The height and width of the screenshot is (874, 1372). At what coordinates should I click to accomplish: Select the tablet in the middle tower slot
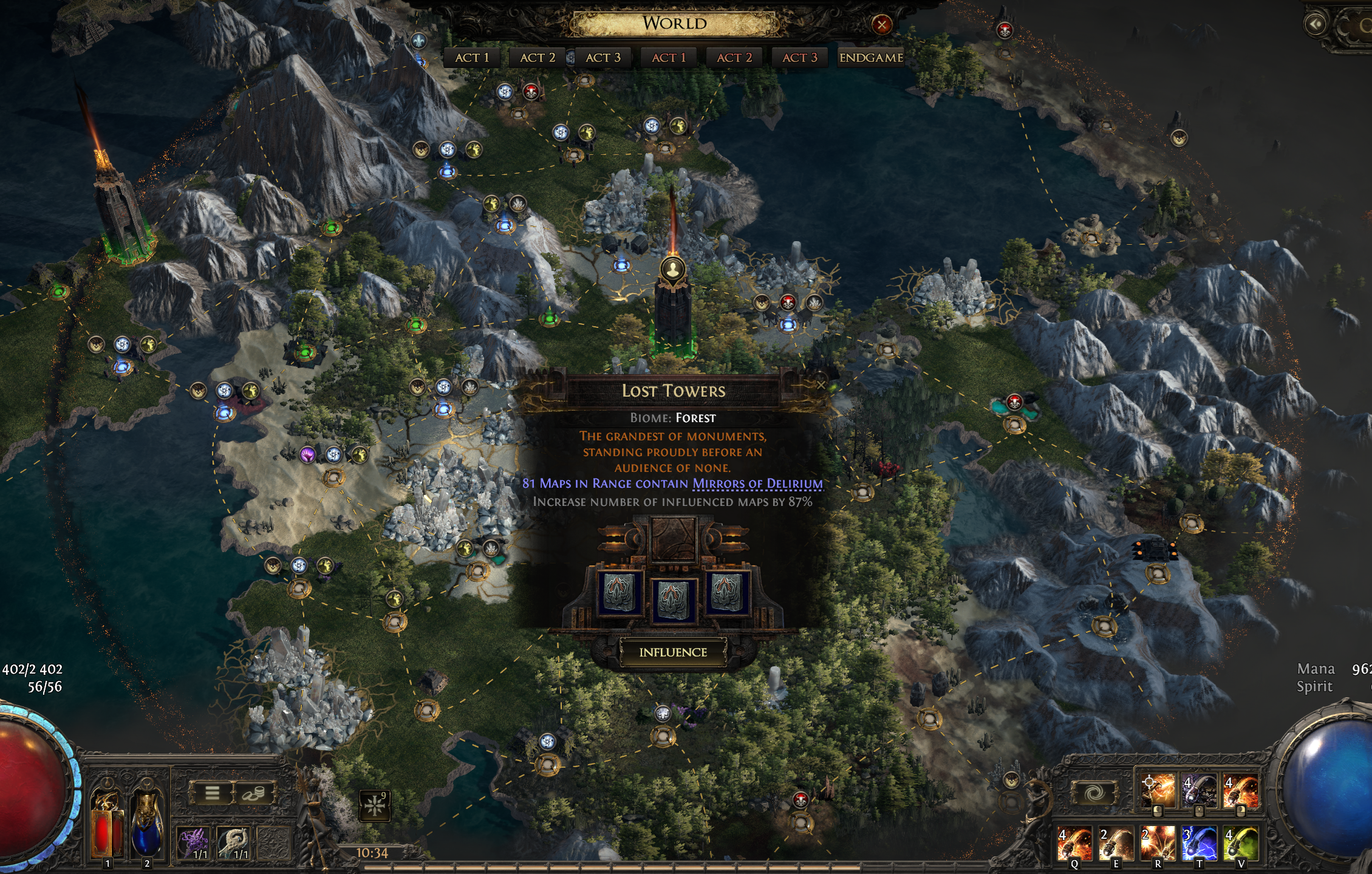pos(673,599)
